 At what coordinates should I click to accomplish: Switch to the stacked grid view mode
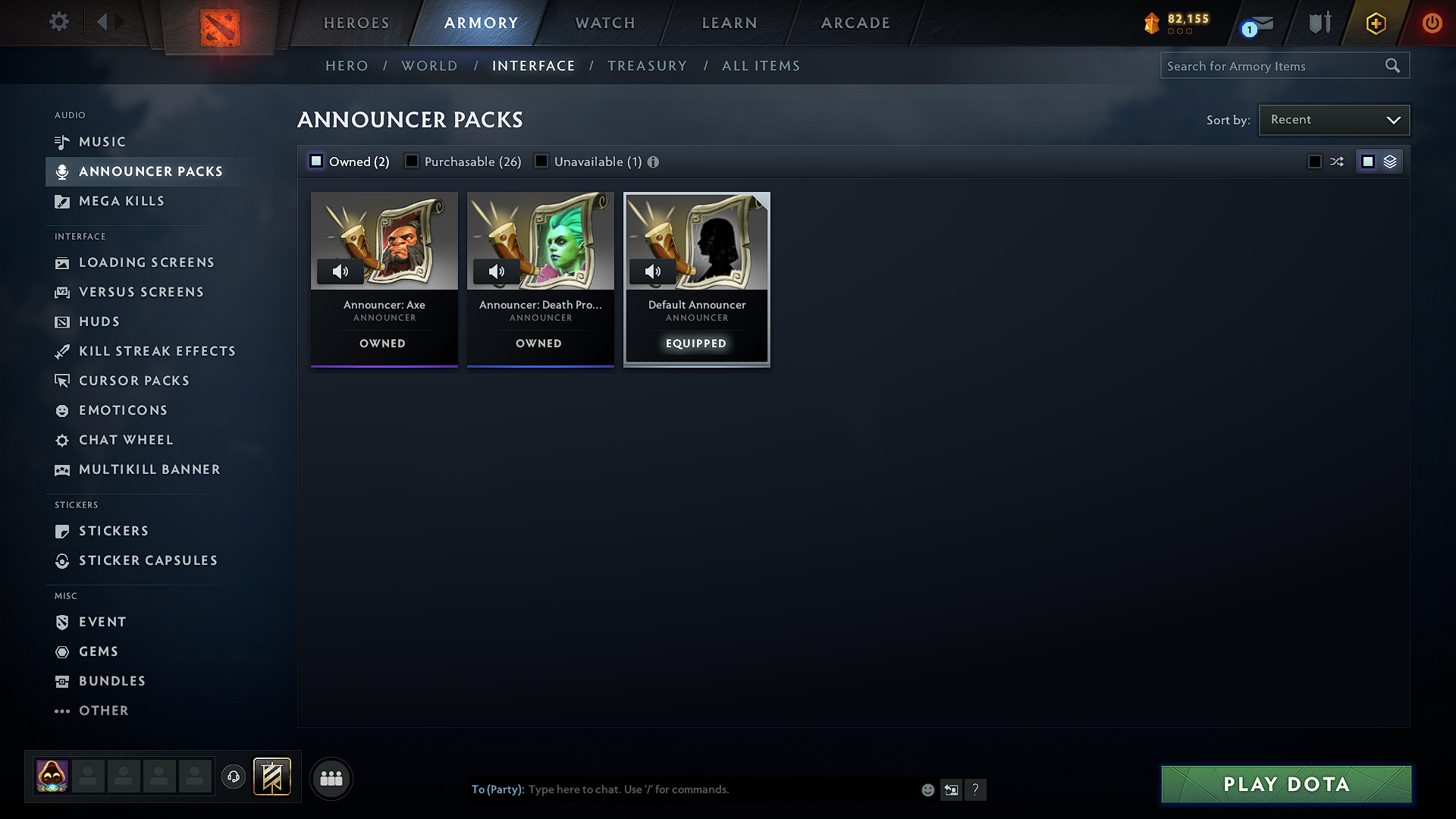coord(1389,161)
